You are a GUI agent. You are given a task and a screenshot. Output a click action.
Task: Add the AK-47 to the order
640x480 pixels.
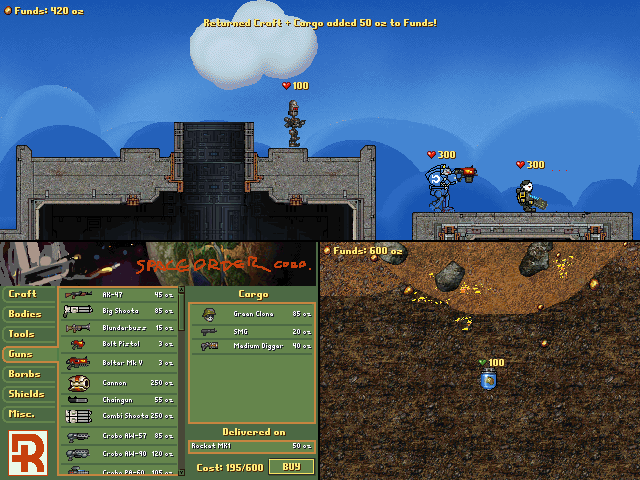[x=118, y=295]
